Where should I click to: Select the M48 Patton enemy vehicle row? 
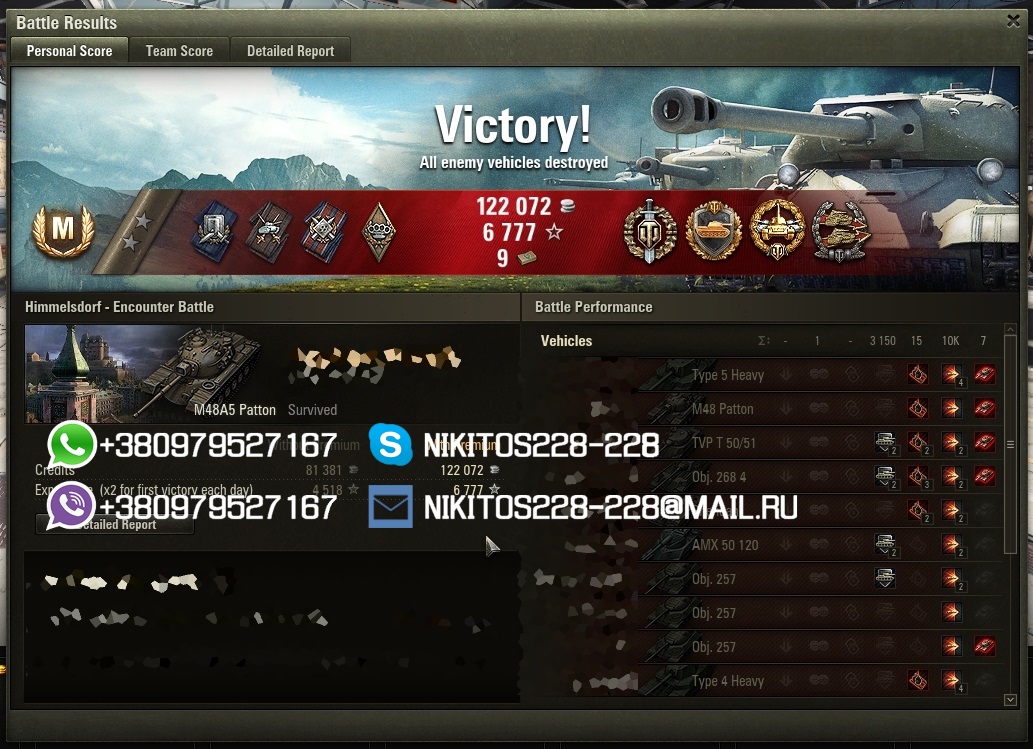pyautogui.click(x=722, y=409)
